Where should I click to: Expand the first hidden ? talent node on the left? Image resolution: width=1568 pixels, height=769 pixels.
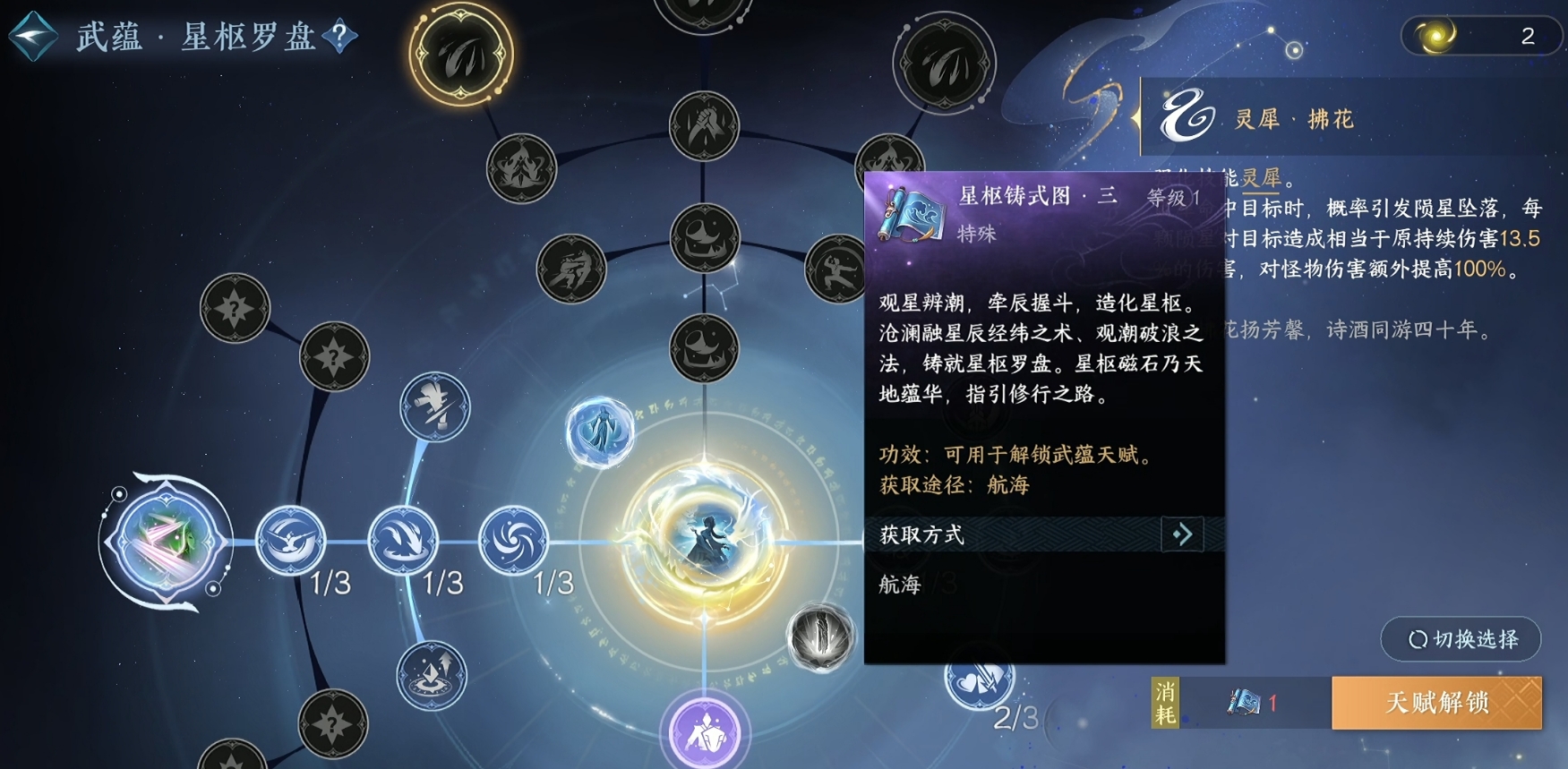[x=235, y=309]
